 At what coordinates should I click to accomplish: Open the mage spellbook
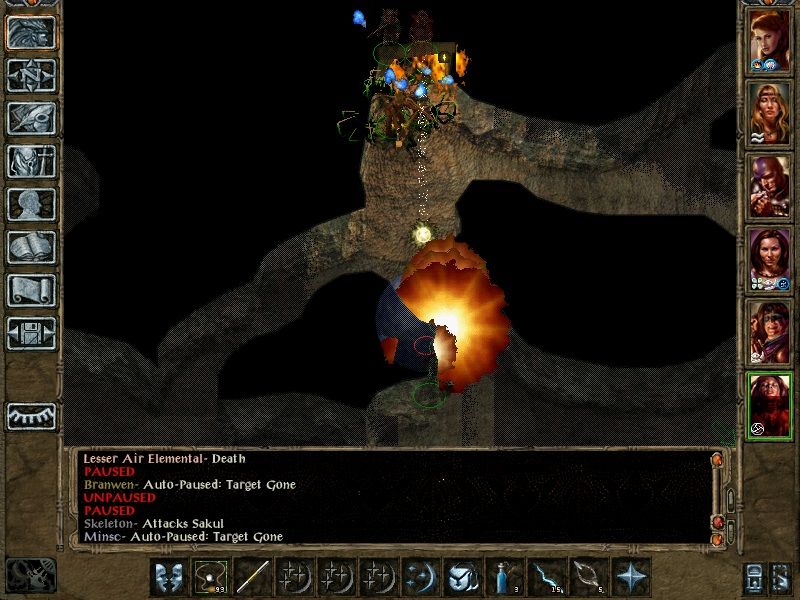(x=31, y=247)
